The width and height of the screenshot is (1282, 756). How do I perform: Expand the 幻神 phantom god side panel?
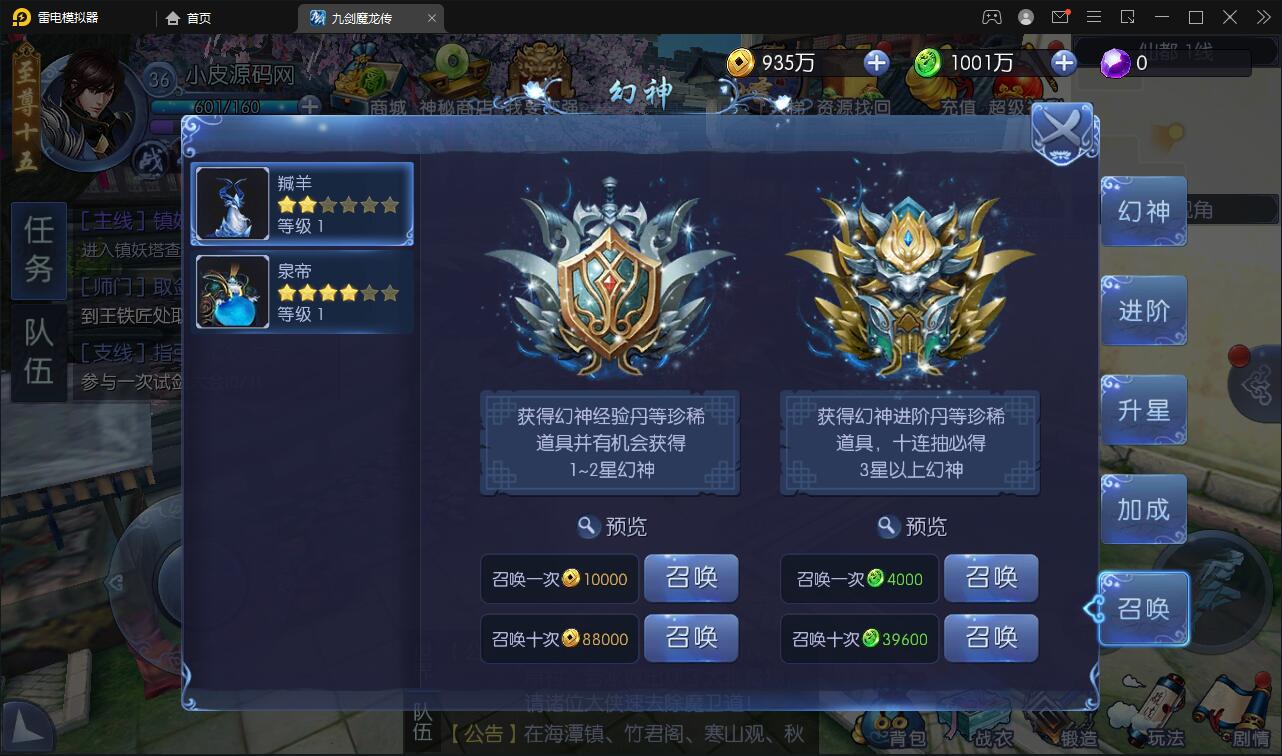1143,211
